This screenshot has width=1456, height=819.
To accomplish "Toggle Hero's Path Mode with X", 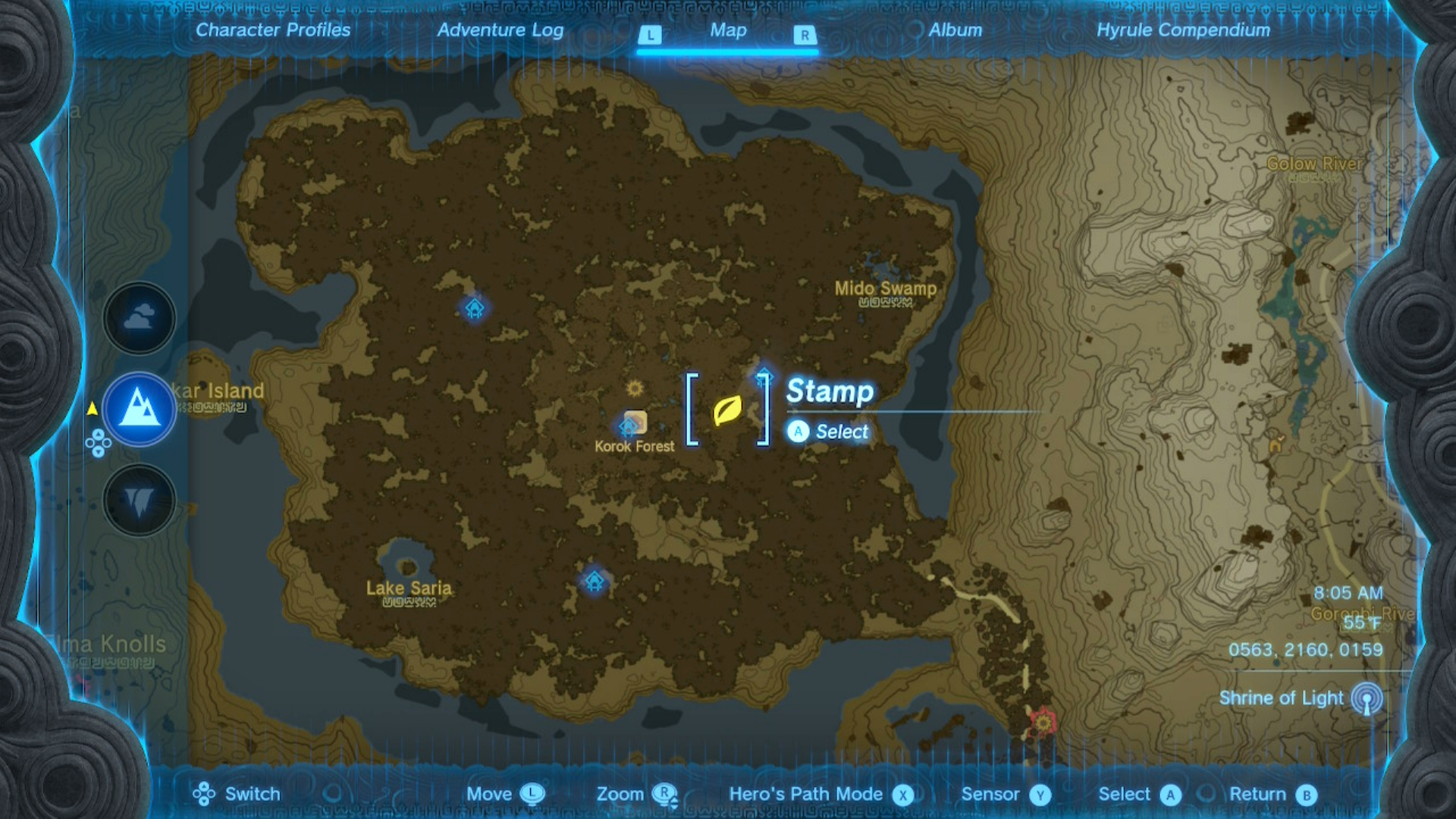I will pyautogui.click(x=903, y=795).
